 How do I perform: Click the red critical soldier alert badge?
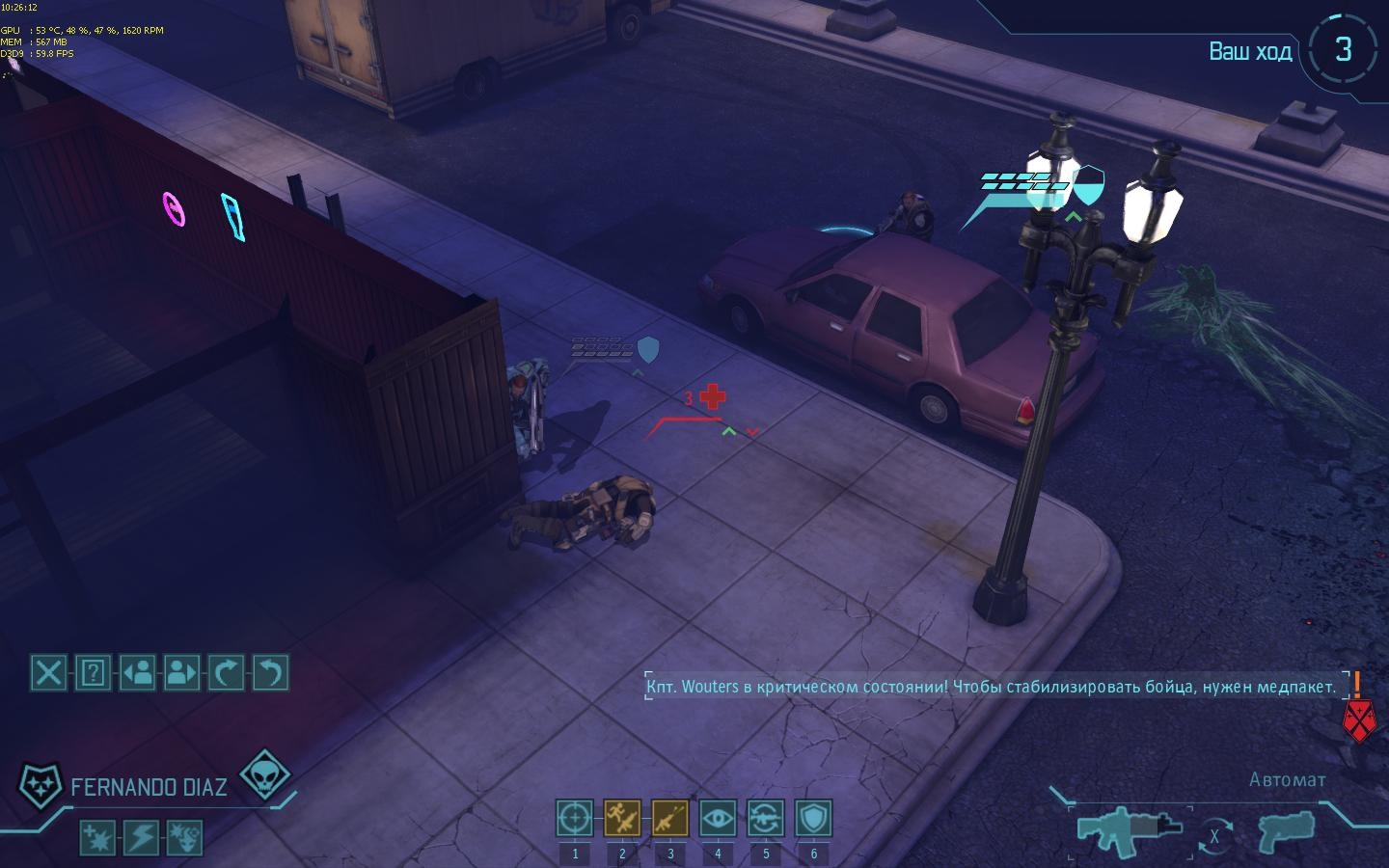pyautogui.click(x=1358, y=719)
